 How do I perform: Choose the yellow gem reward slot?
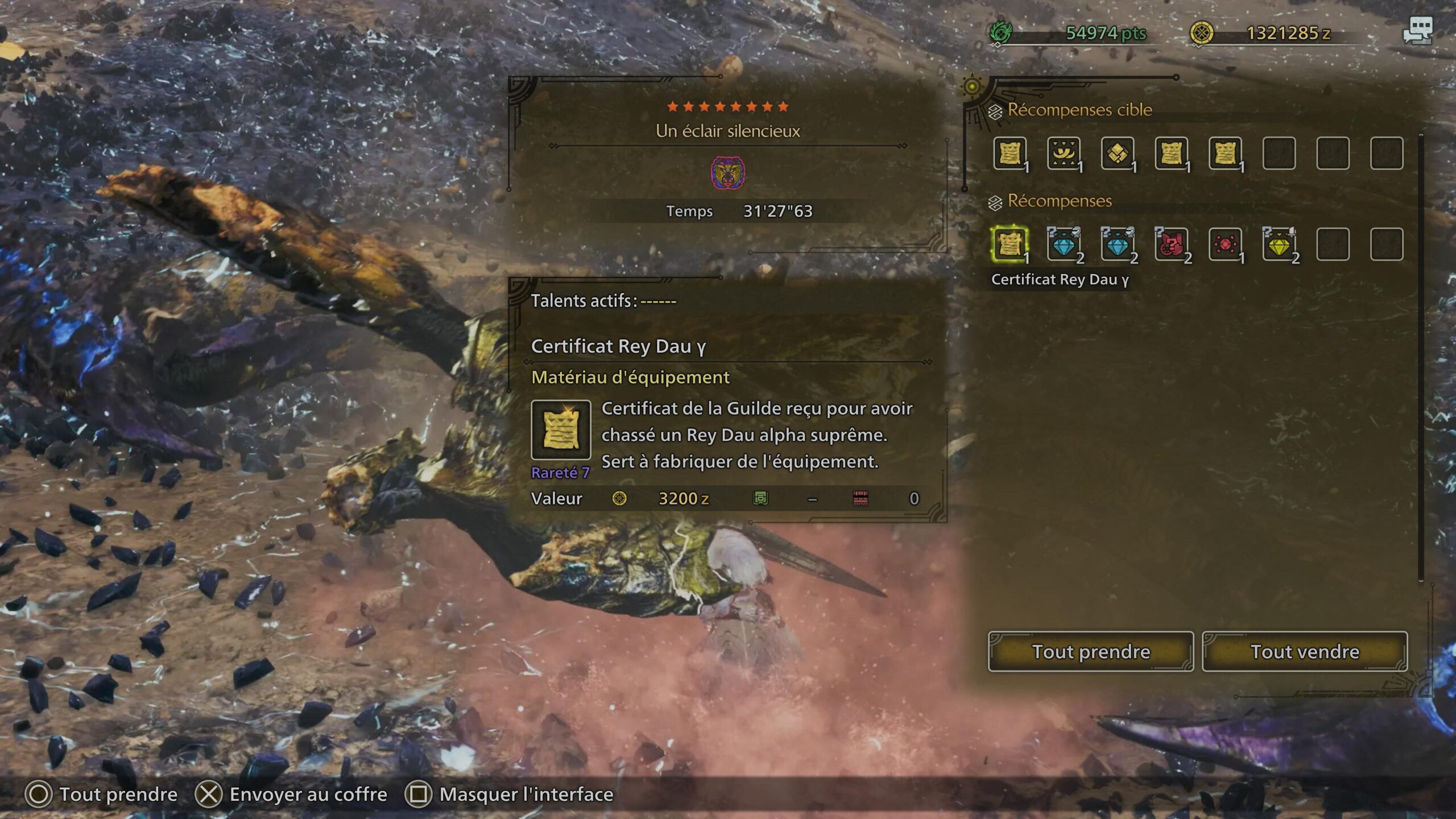pos(1279,245)
